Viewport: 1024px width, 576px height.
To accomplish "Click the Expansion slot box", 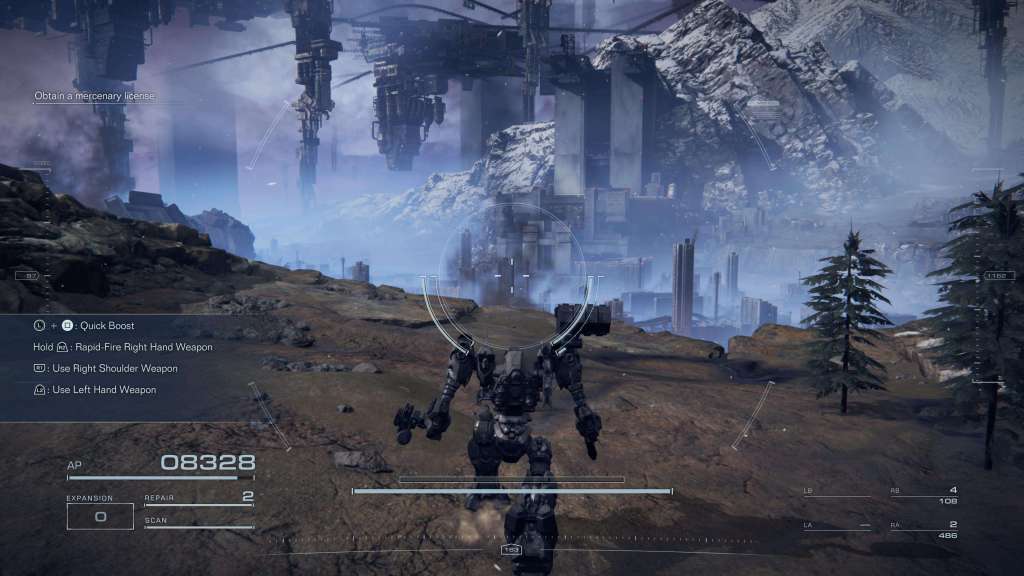I will (x=100, y=516).
